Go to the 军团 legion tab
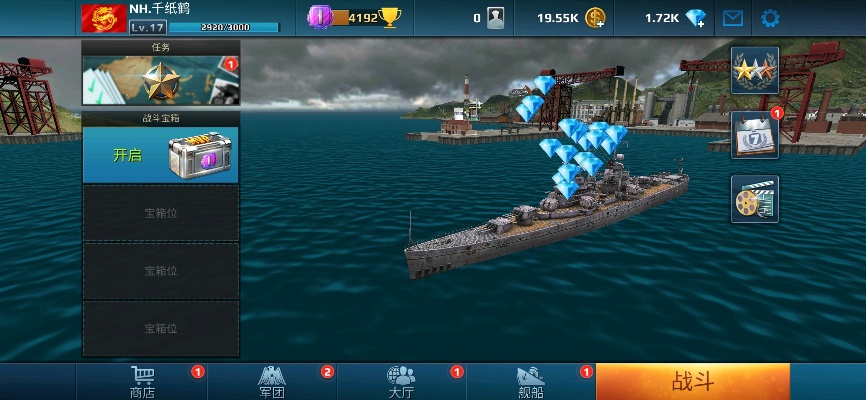The width and height of the screenshot is (866, 400). click(x=272, y=381)
